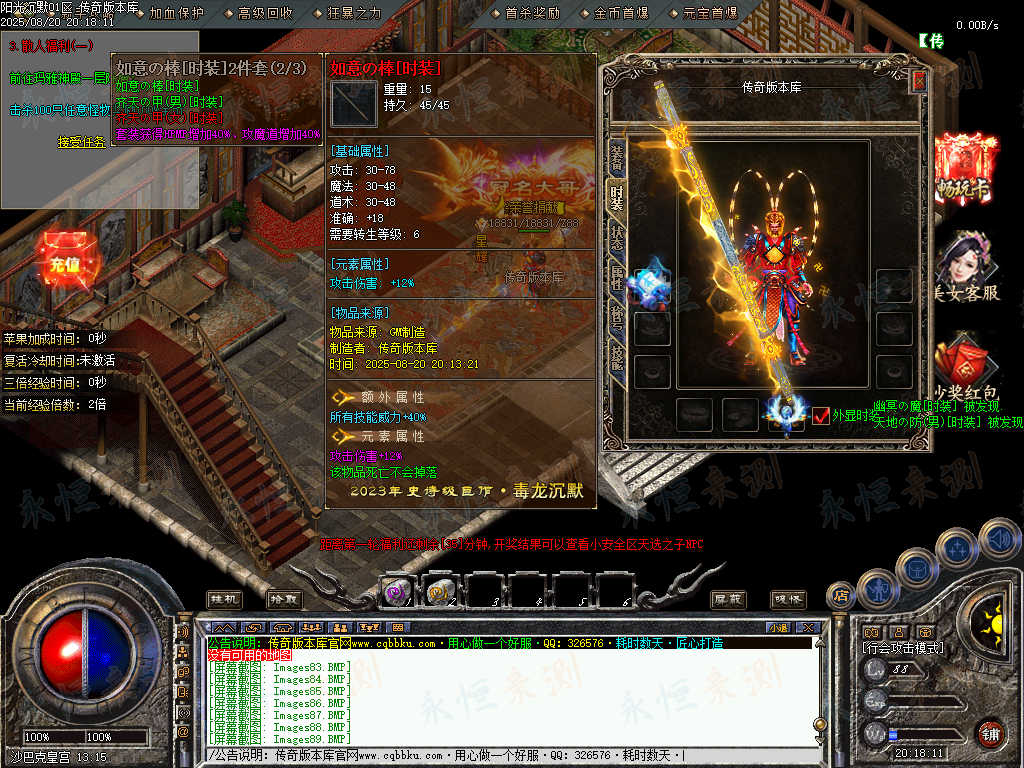This screenshot has height=768, width=1024.
Task: Switch to the 装备 equipment tab
Action: click(616, 156)
